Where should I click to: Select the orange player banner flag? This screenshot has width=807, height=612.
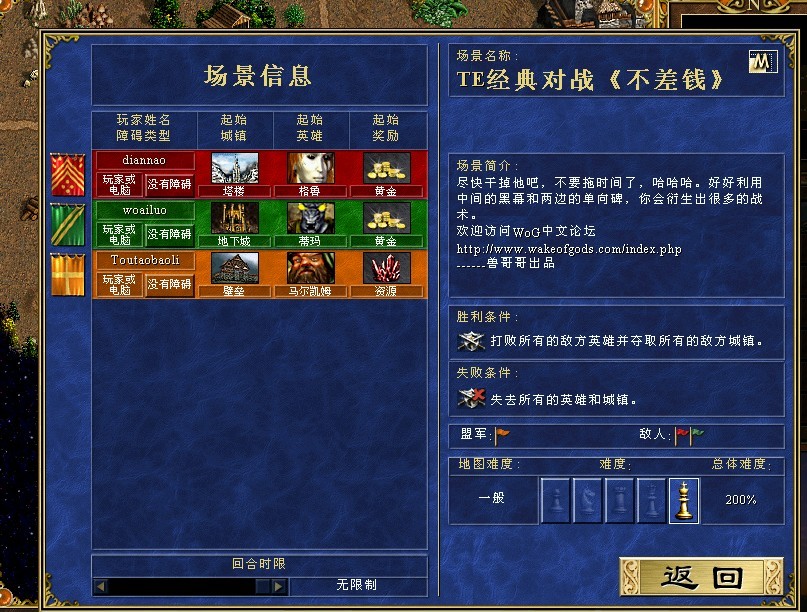coord(68,275)
